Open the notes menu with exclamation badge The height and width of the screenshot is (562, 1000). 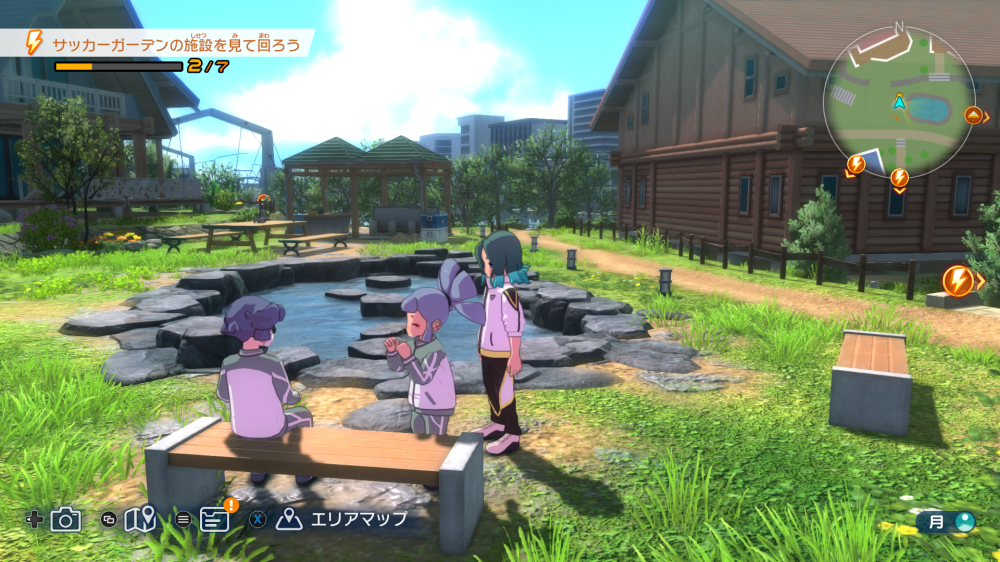(214, 518)
